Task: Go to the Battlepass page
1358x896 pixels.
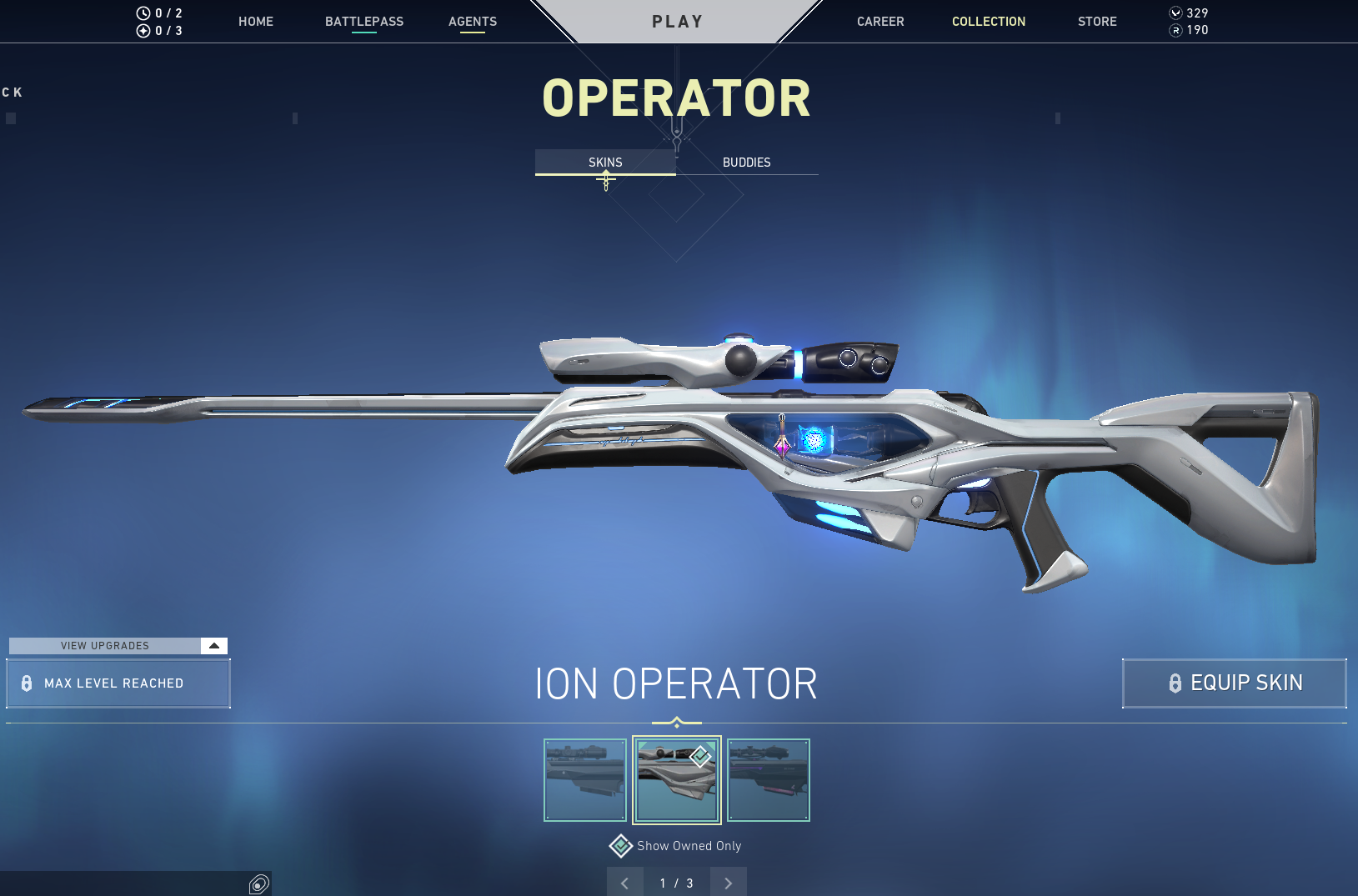Action: pos(363,22)
